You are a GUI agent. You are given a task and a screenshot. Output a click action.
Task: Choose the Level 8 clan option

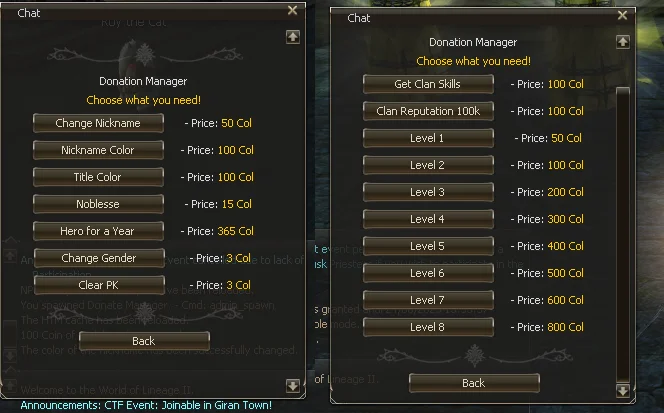click(x=428, y=327)
